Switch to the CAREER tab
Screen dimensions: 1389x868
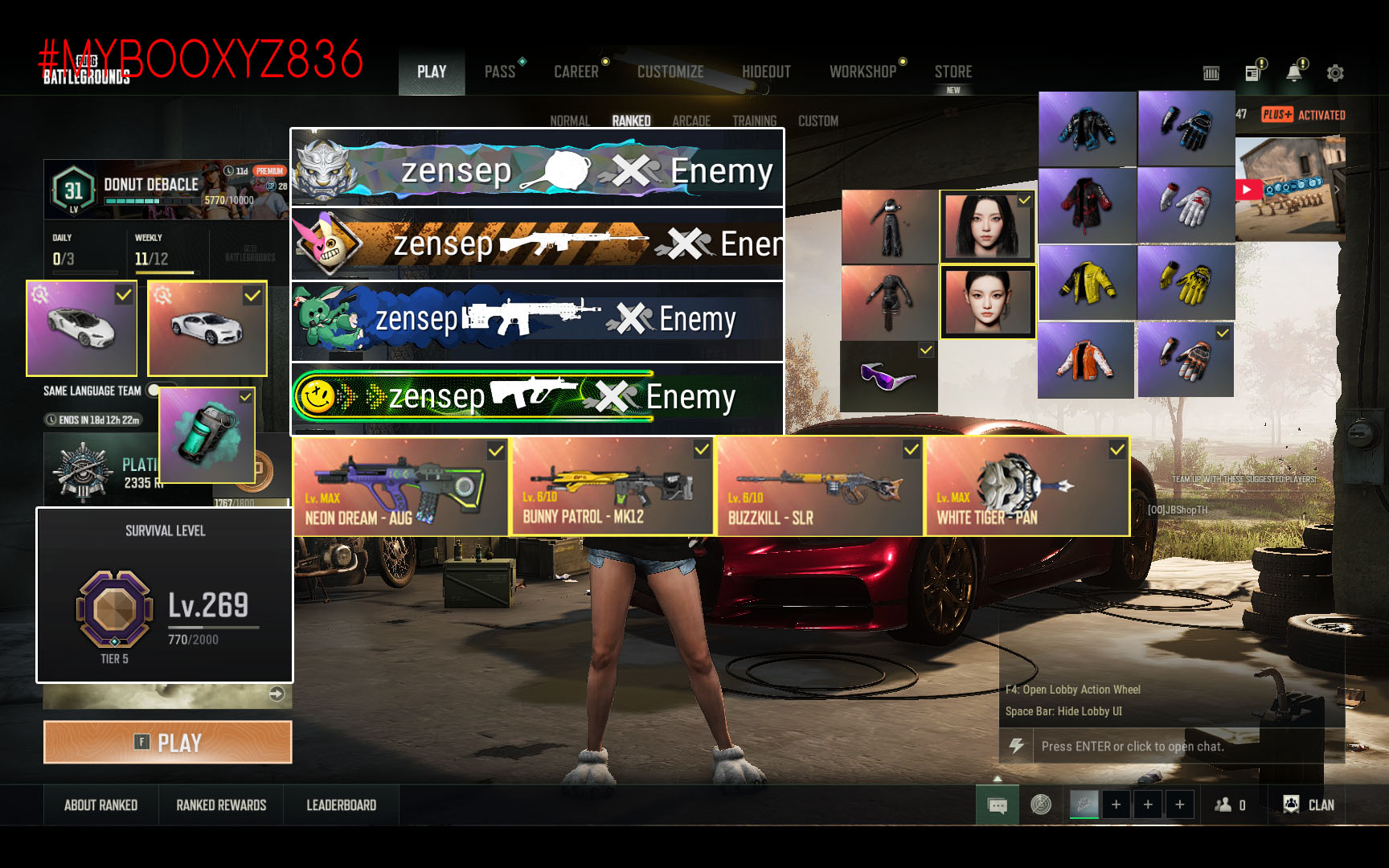click(576, 72)
